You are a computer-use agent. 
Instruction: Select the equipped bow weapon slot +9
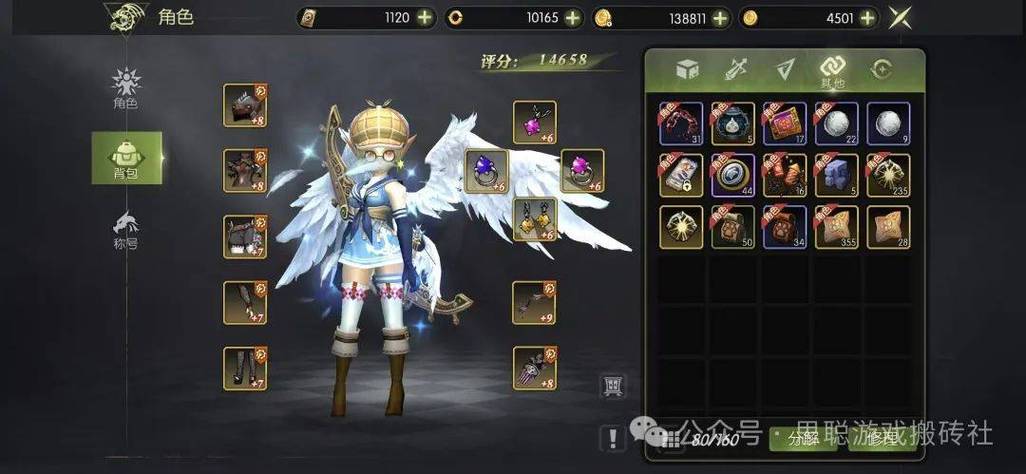click(x=534, y=302)
